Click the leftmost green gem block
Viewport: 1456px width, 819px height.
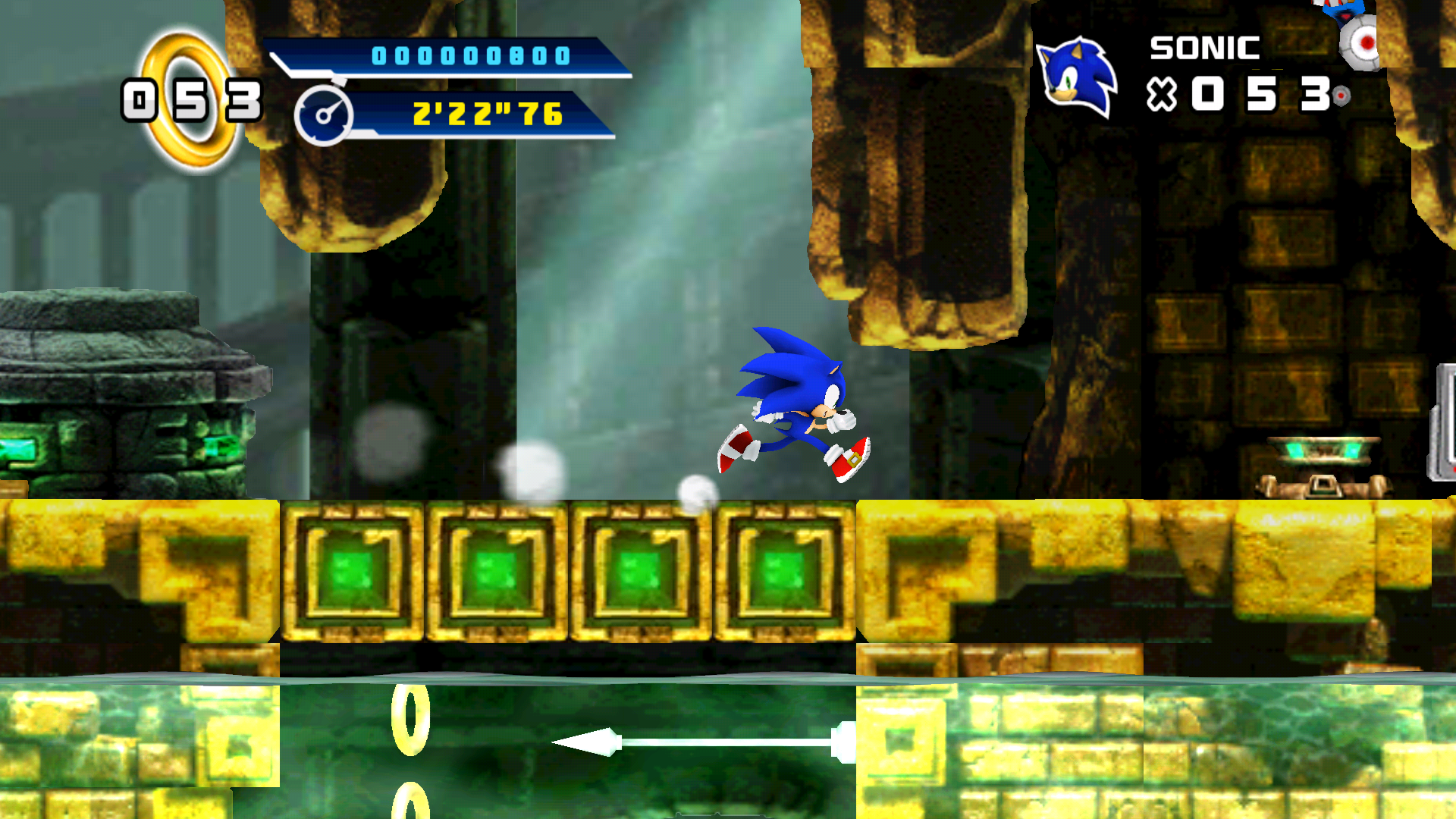coord(351,574)
